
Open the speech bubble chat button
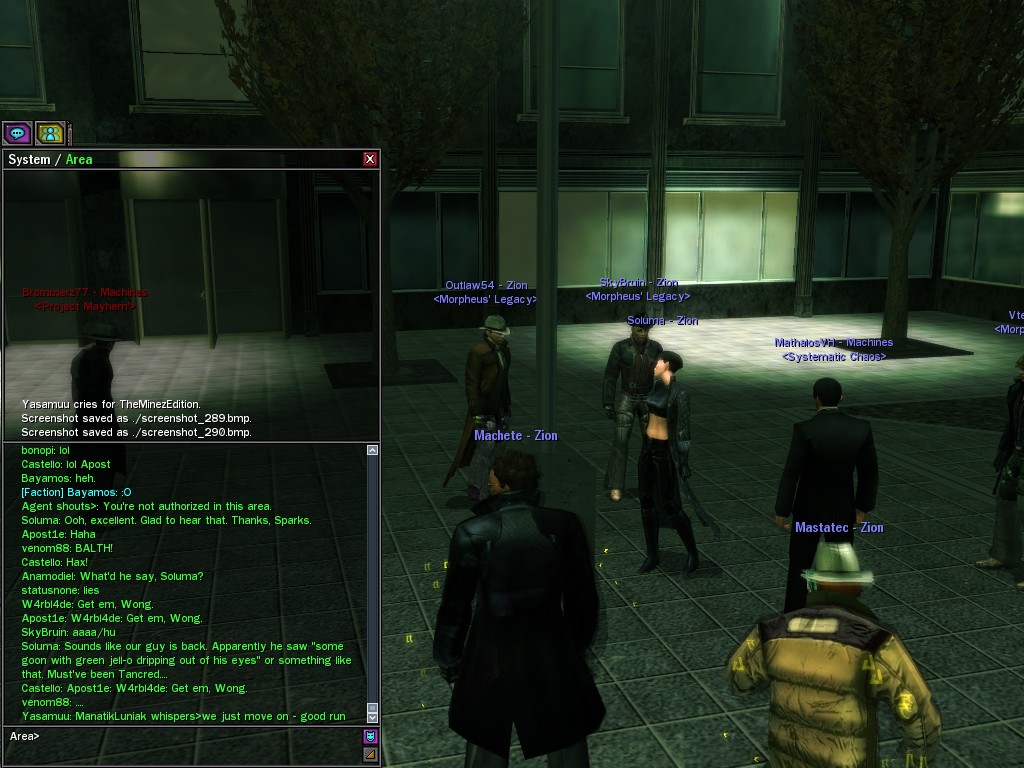(17, 133)
